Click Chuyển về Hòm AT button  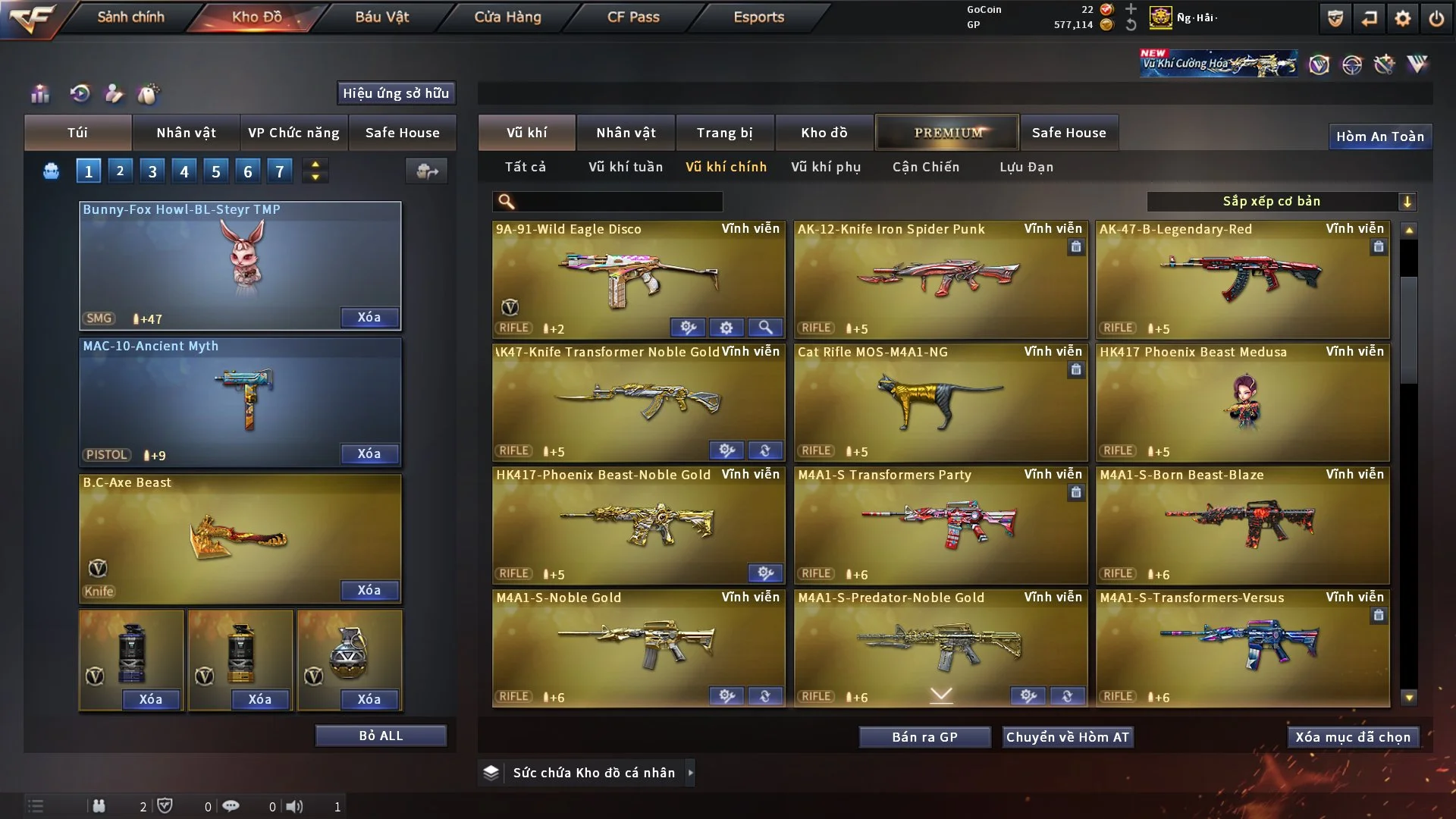[x=1068, y=737]
